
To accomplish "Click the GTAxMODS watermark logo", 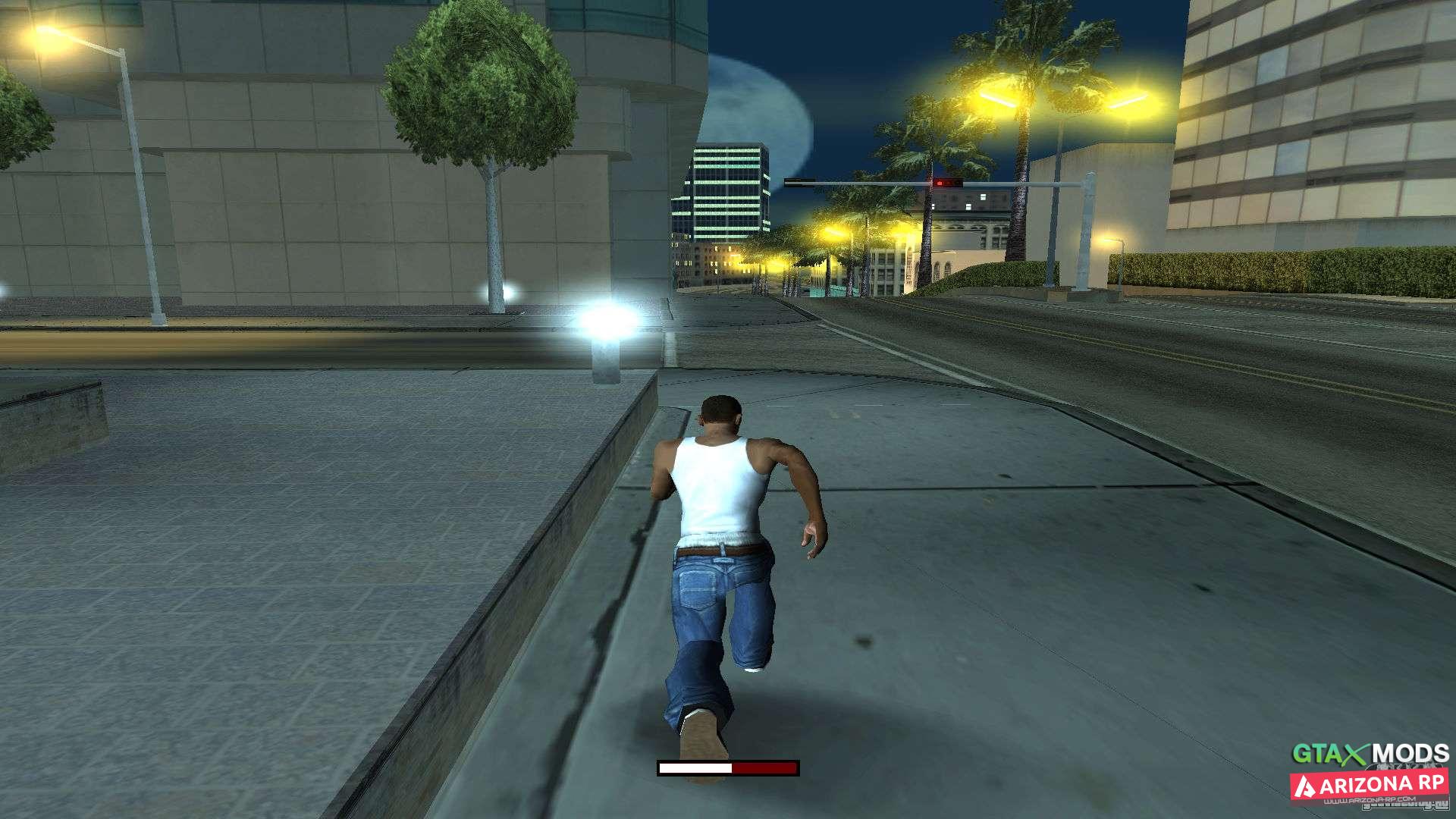I will point(1370,754).
